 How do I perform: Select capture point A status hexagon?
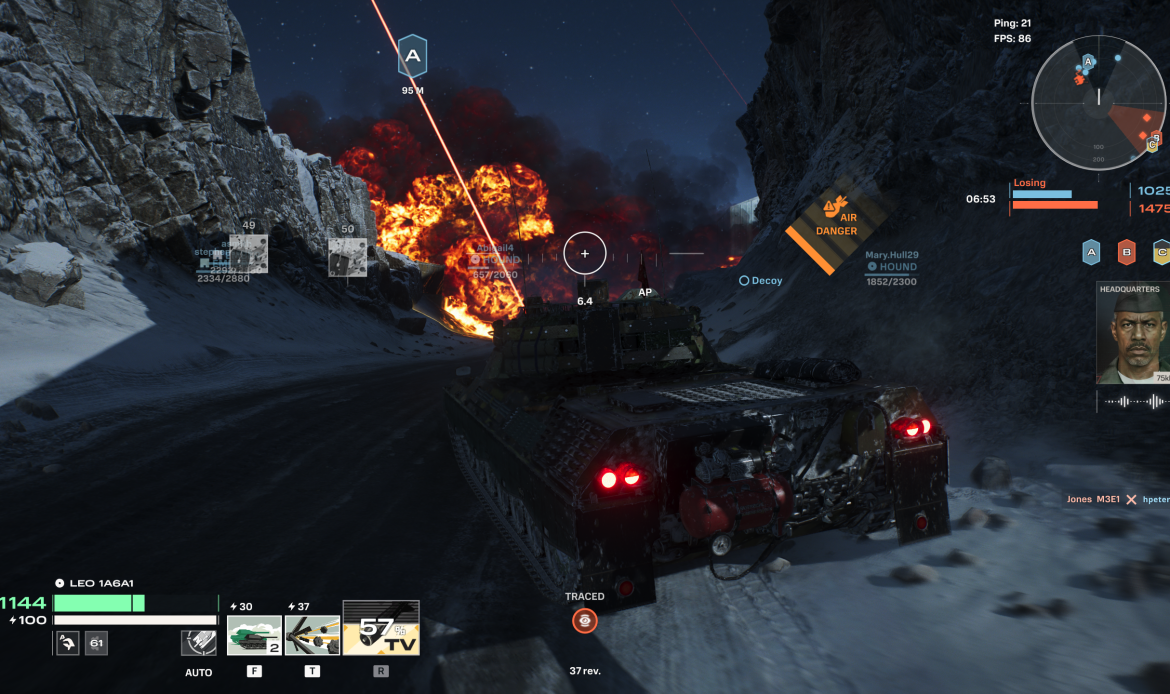pos(1091,252)
